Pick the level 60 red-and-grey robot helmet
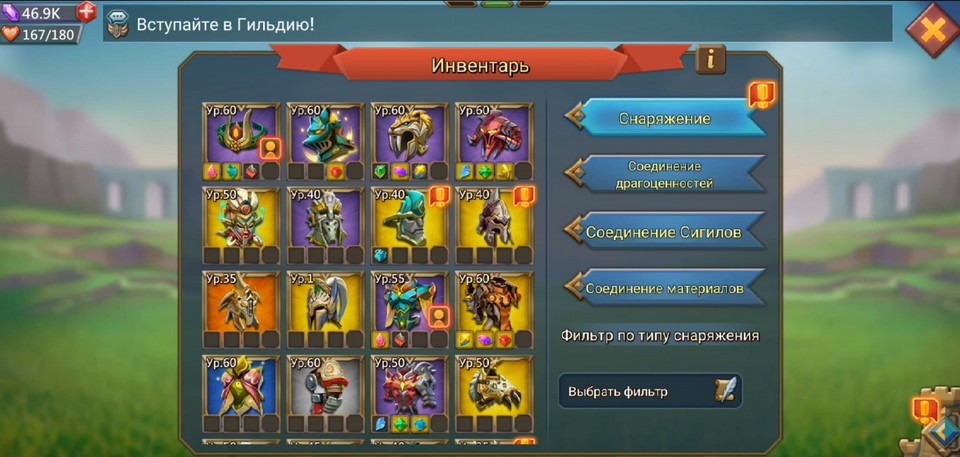This screenshot has height=457, width=960. (x=325, y=387)
